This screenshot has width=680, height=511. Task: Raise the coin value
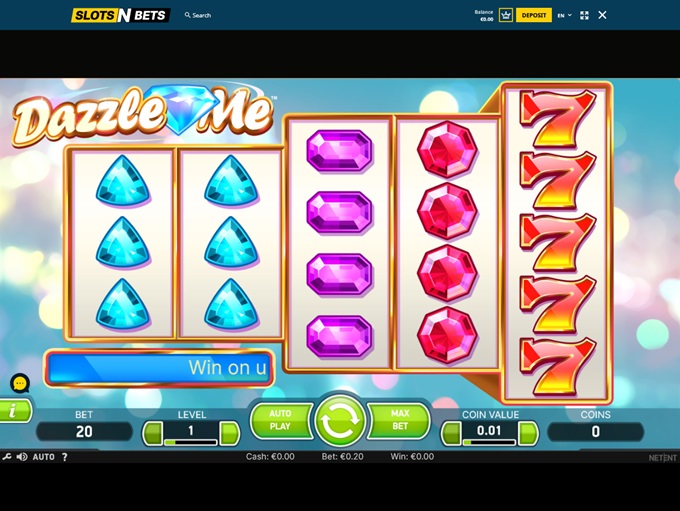click(x=528, y=432)
